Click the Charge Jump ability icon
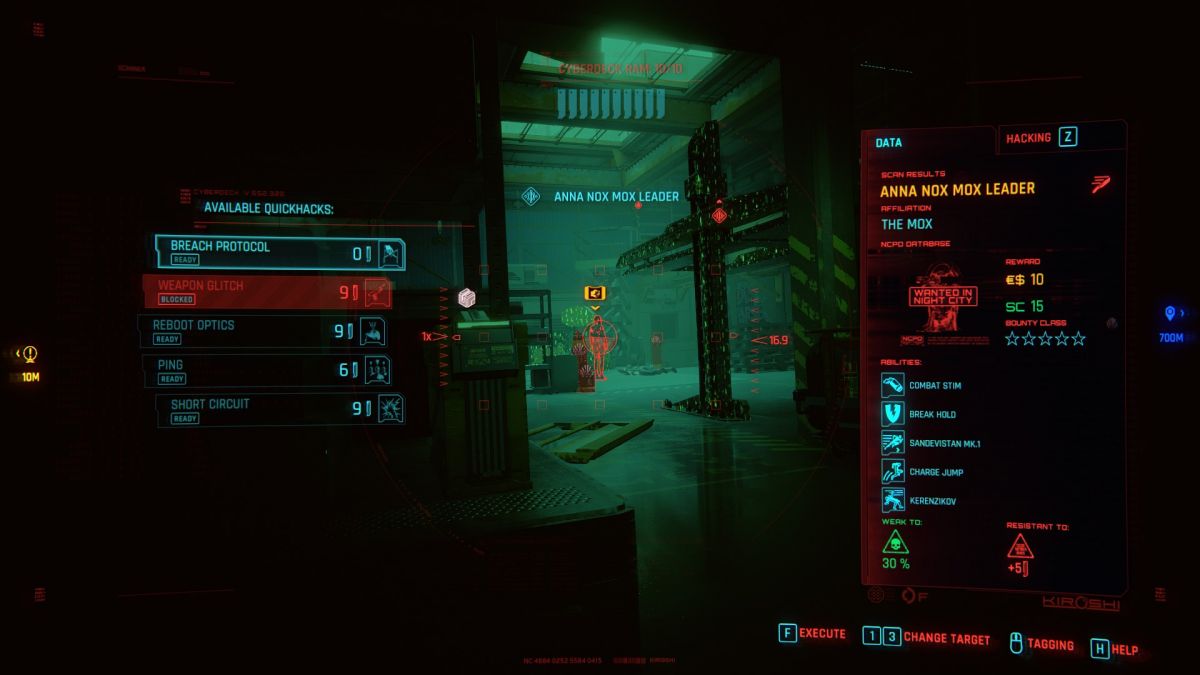 click(x=892, y=471)
